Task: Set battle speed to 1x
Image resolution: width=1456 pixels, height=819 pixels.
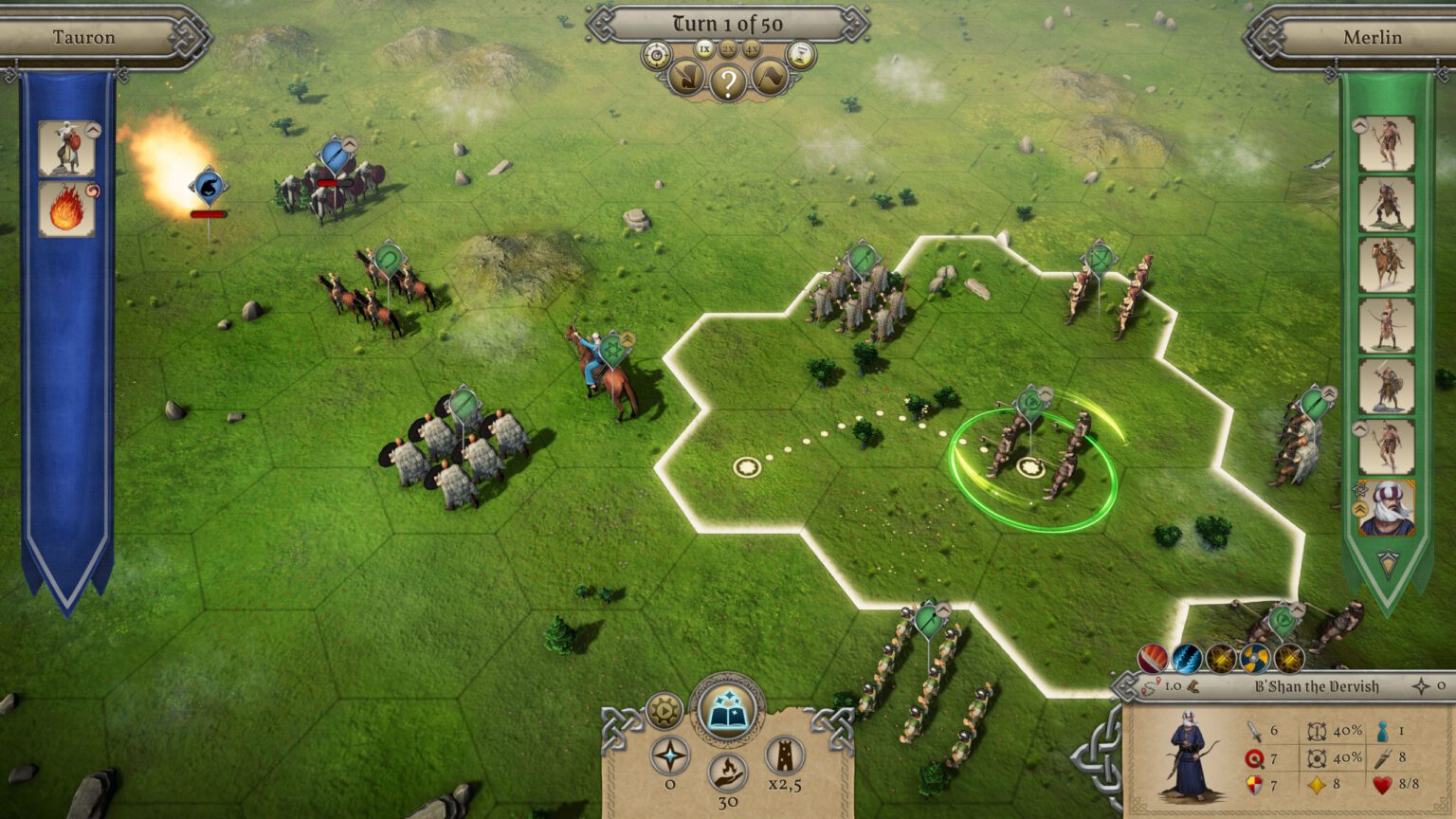Action: [704, 48]
